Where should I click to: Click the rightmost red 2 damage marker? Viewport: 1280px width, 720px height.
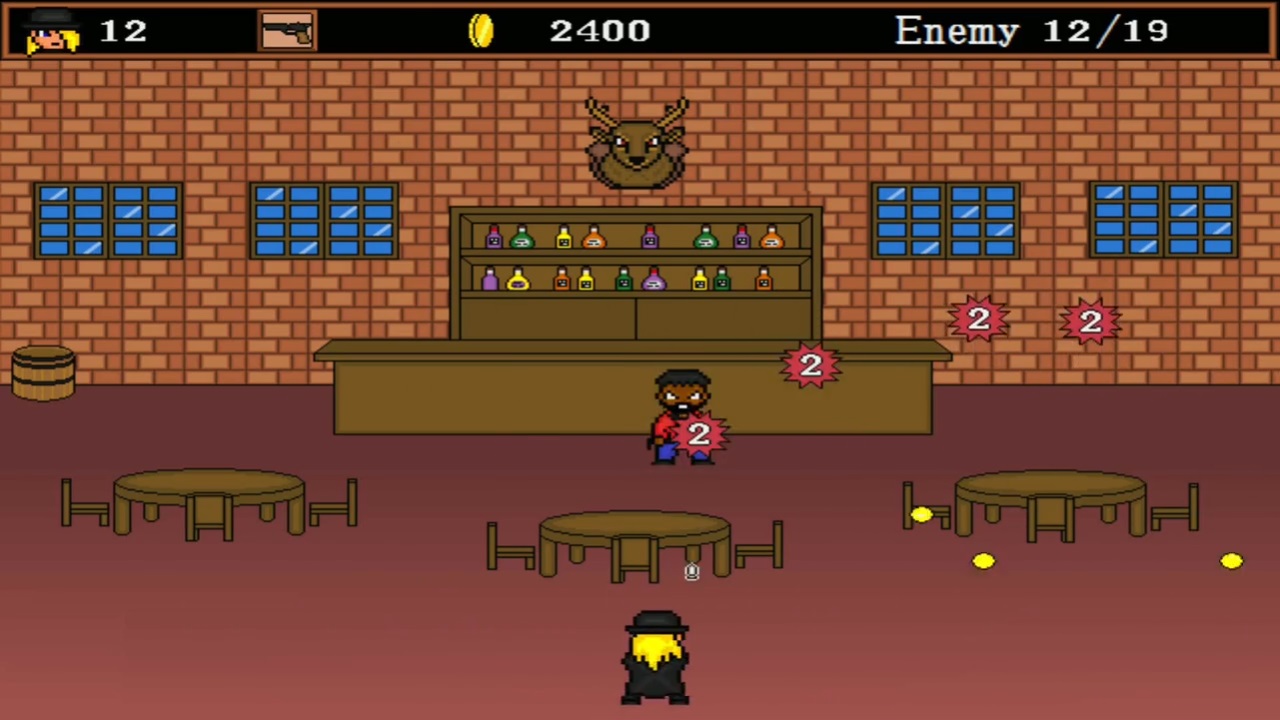click(x=1089, y=320)
